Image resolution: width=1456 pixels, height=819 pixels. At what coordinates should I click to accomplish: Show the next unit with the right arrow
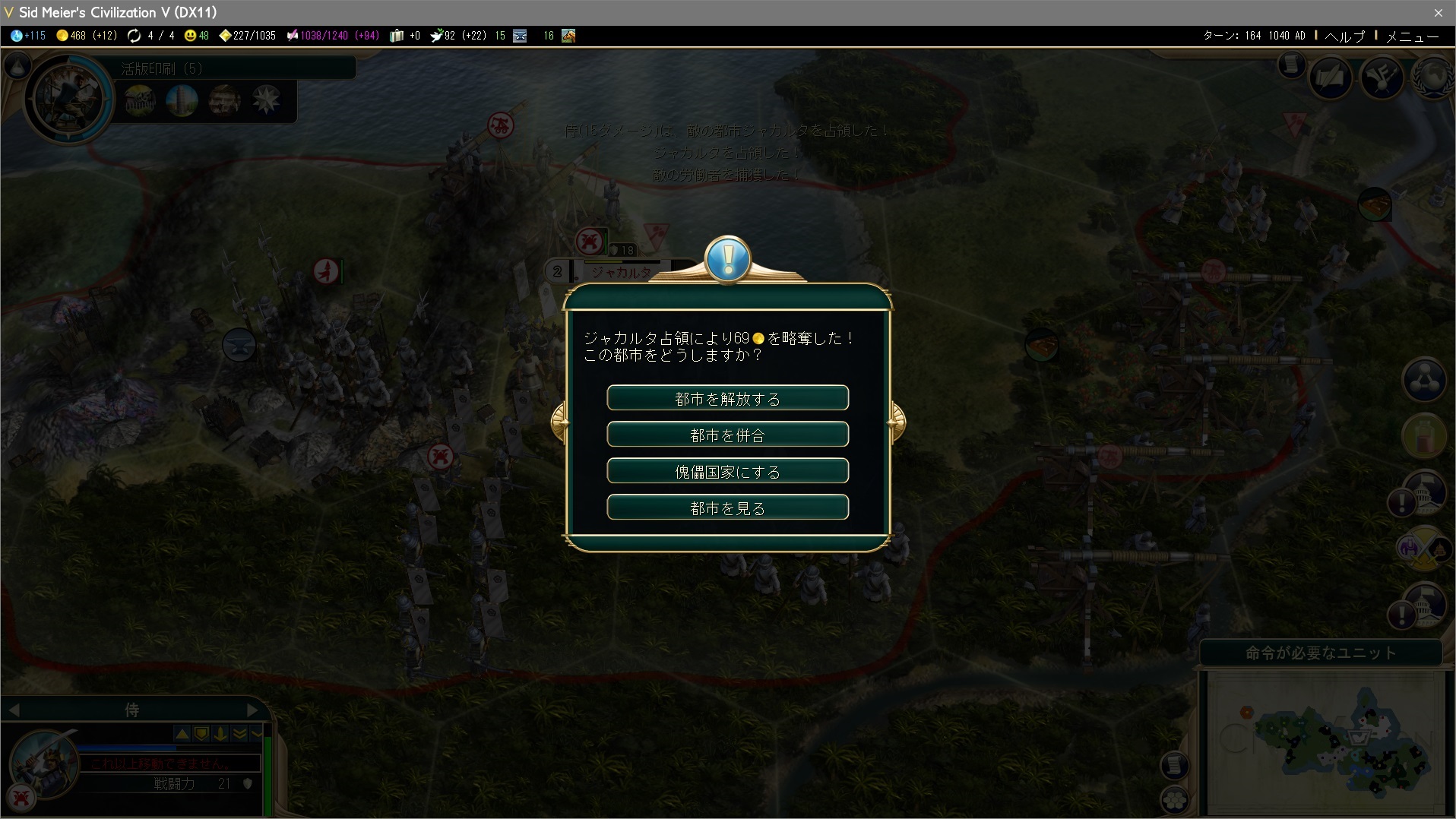pos(253,710)
